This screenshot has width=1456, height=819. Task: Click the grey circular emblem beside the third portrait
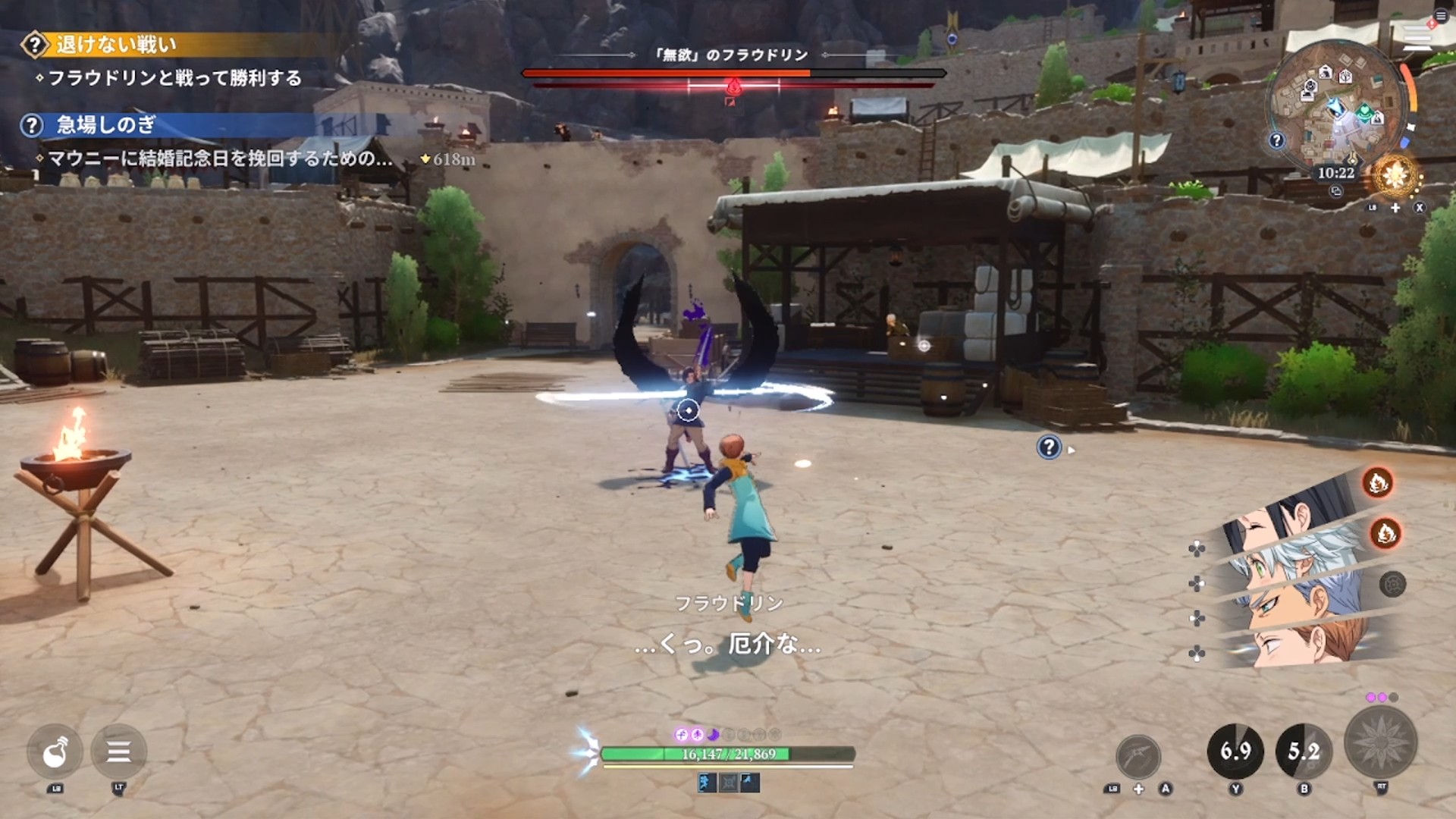(1392, 585)
